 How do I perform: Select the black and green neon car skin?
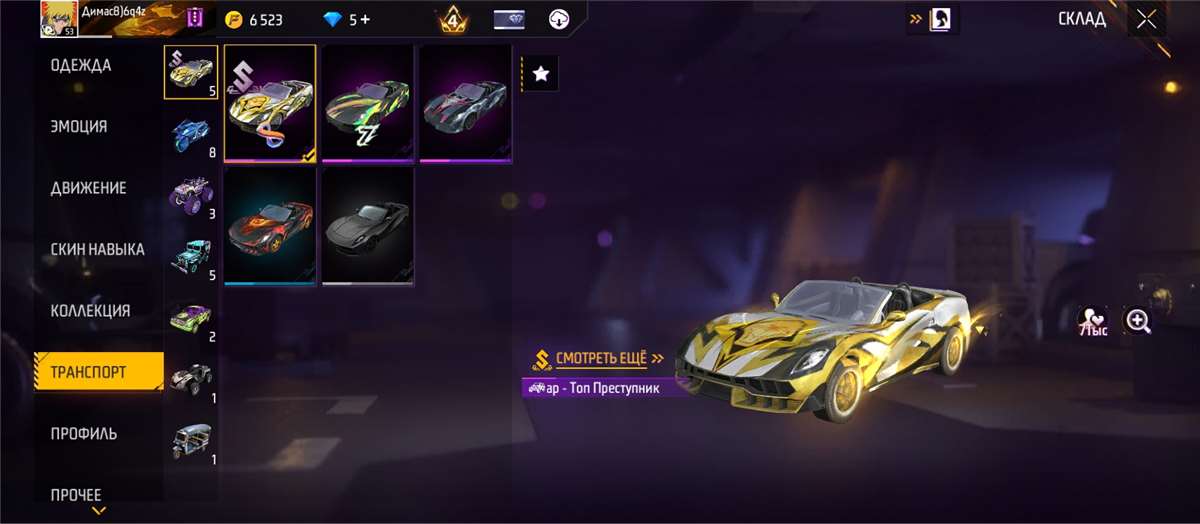click(x=367, y=102)
